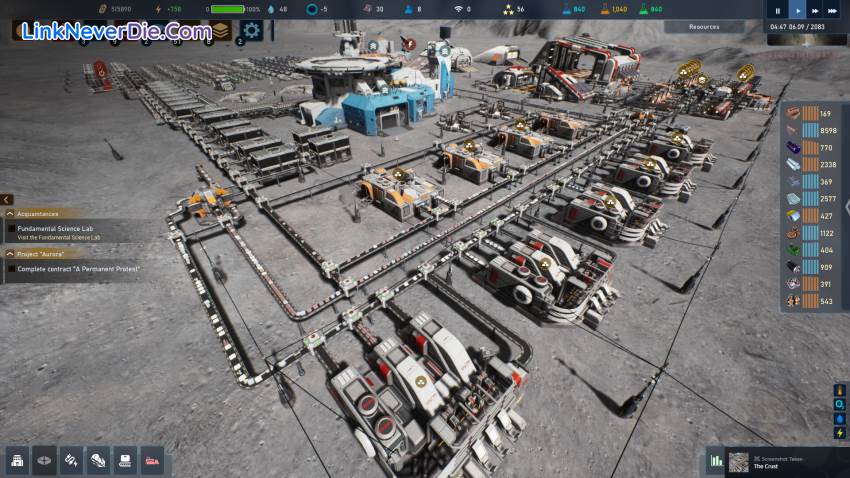Open the stacked layers icon
Viewport: 850px width, 478px height.
point(219,31)
